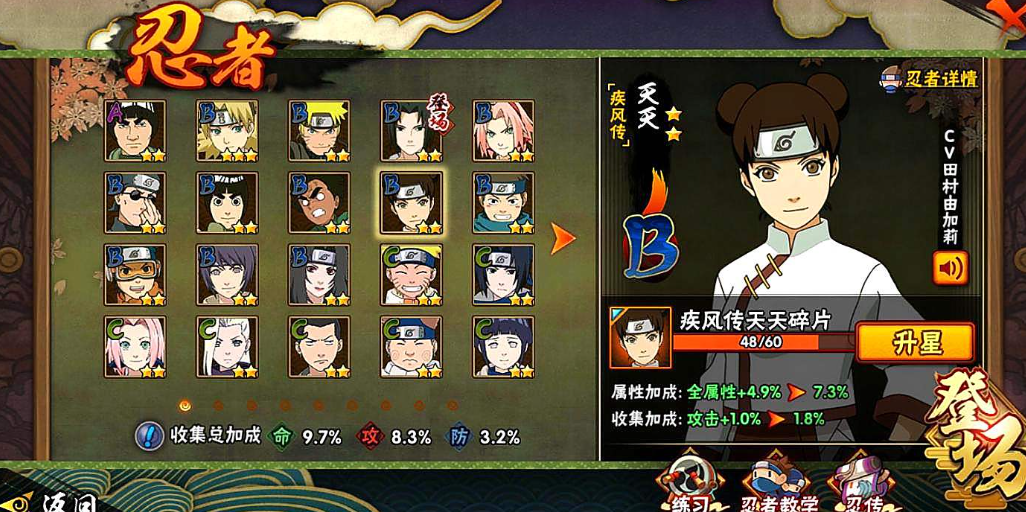This screenshot has width=1026, height=512.
Task: Choose the C-rank Hinata portrait
Action: click(503, 347)
